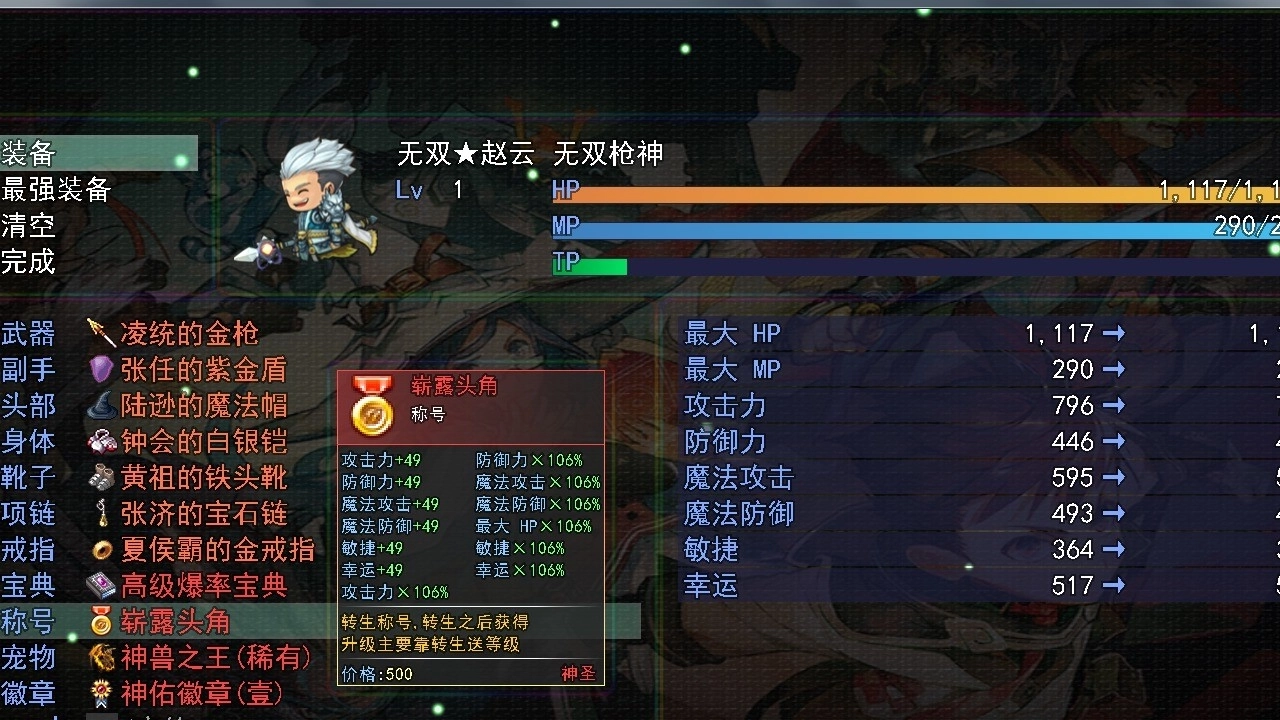Click the 高级爆率宝典 book icon

point(100,587)
